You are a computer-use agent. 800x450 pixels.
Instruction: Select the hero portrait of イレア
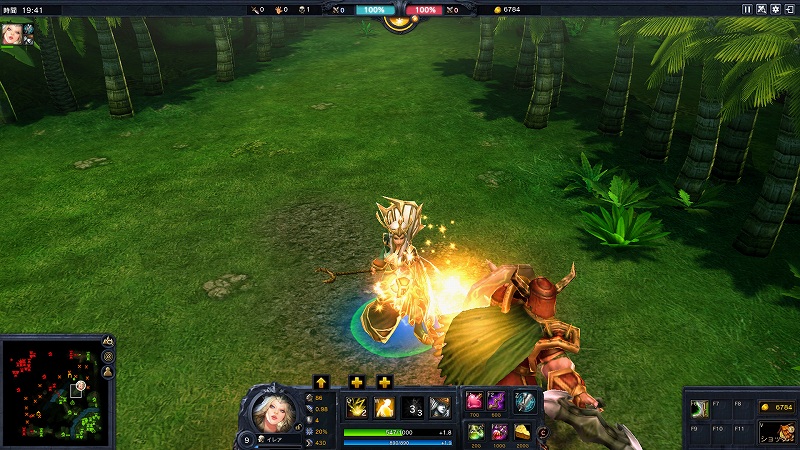272,412
